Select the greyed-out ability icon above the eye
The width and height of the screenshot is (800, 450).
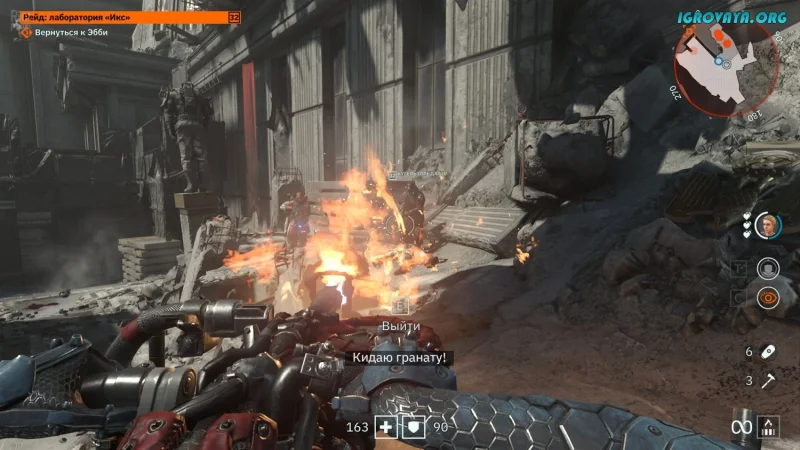pyautogui.click(x=768, y=267)
